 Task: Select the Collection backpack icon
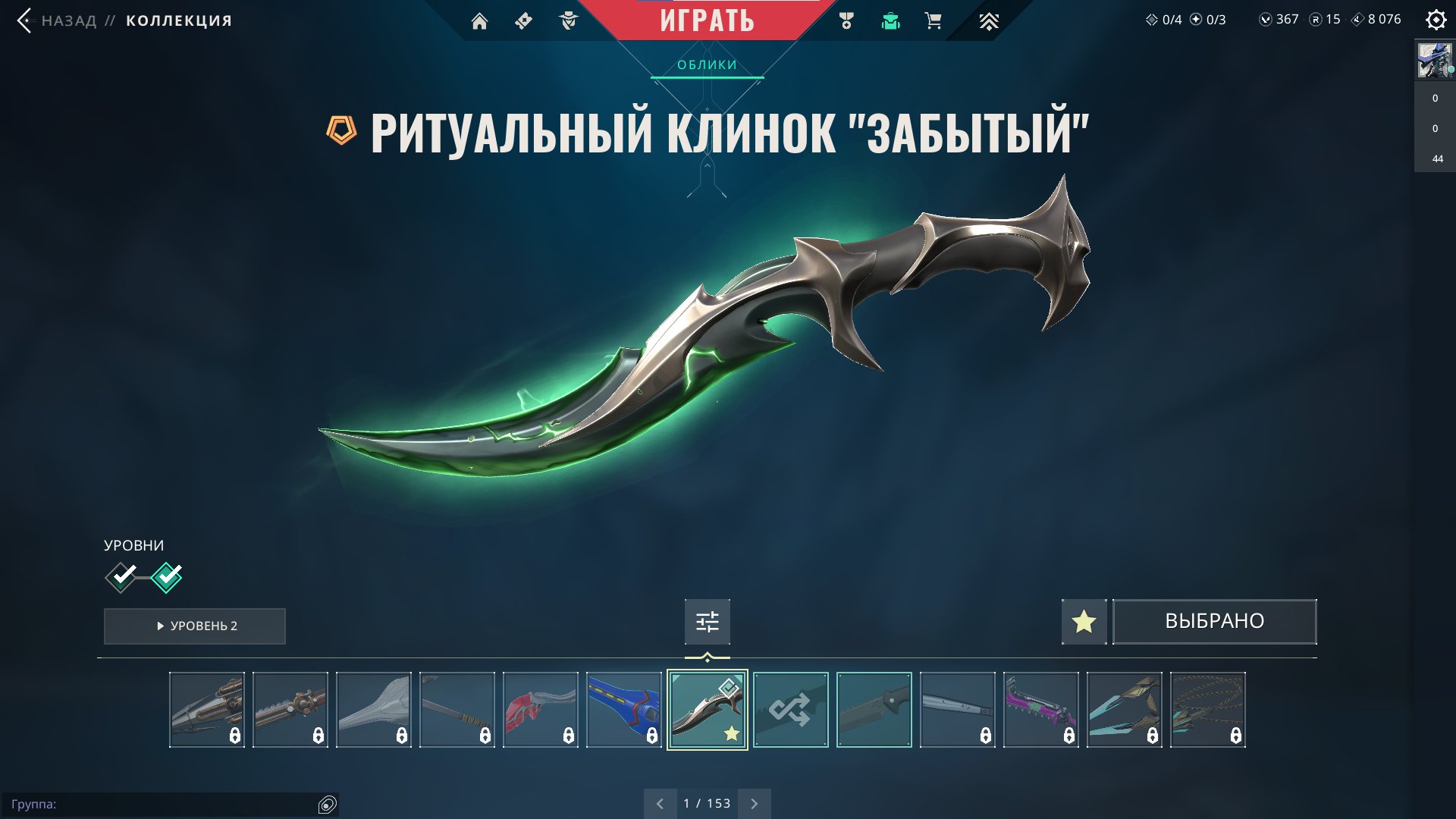pos(890,20)
